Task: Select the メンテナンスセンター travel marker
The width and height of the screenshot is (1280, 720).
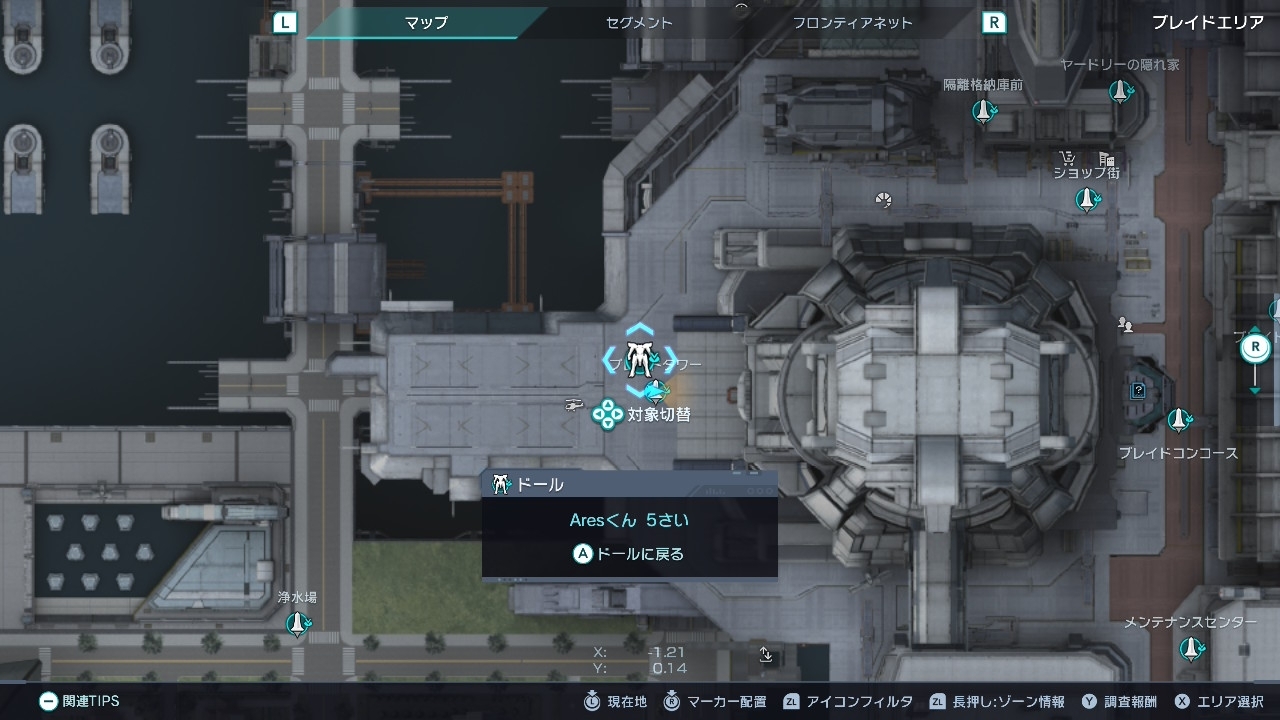Action: coord(1191,649)
